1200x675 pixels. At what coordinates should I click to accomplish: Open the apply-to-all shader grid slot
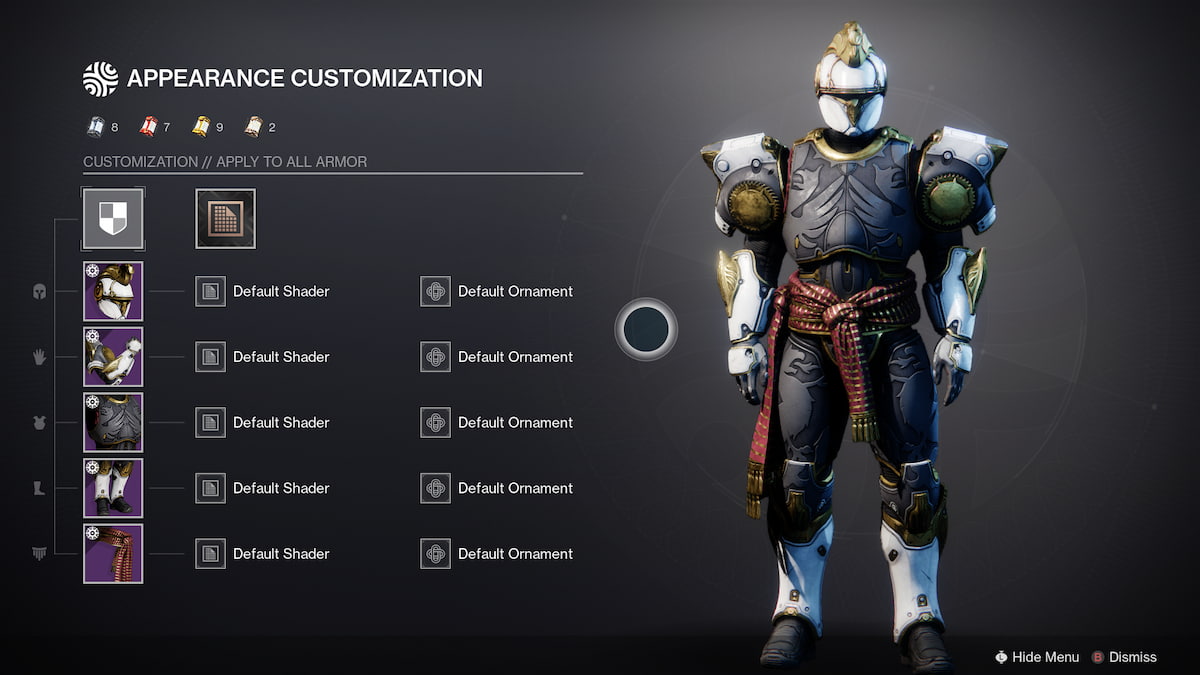pos(225,218)
